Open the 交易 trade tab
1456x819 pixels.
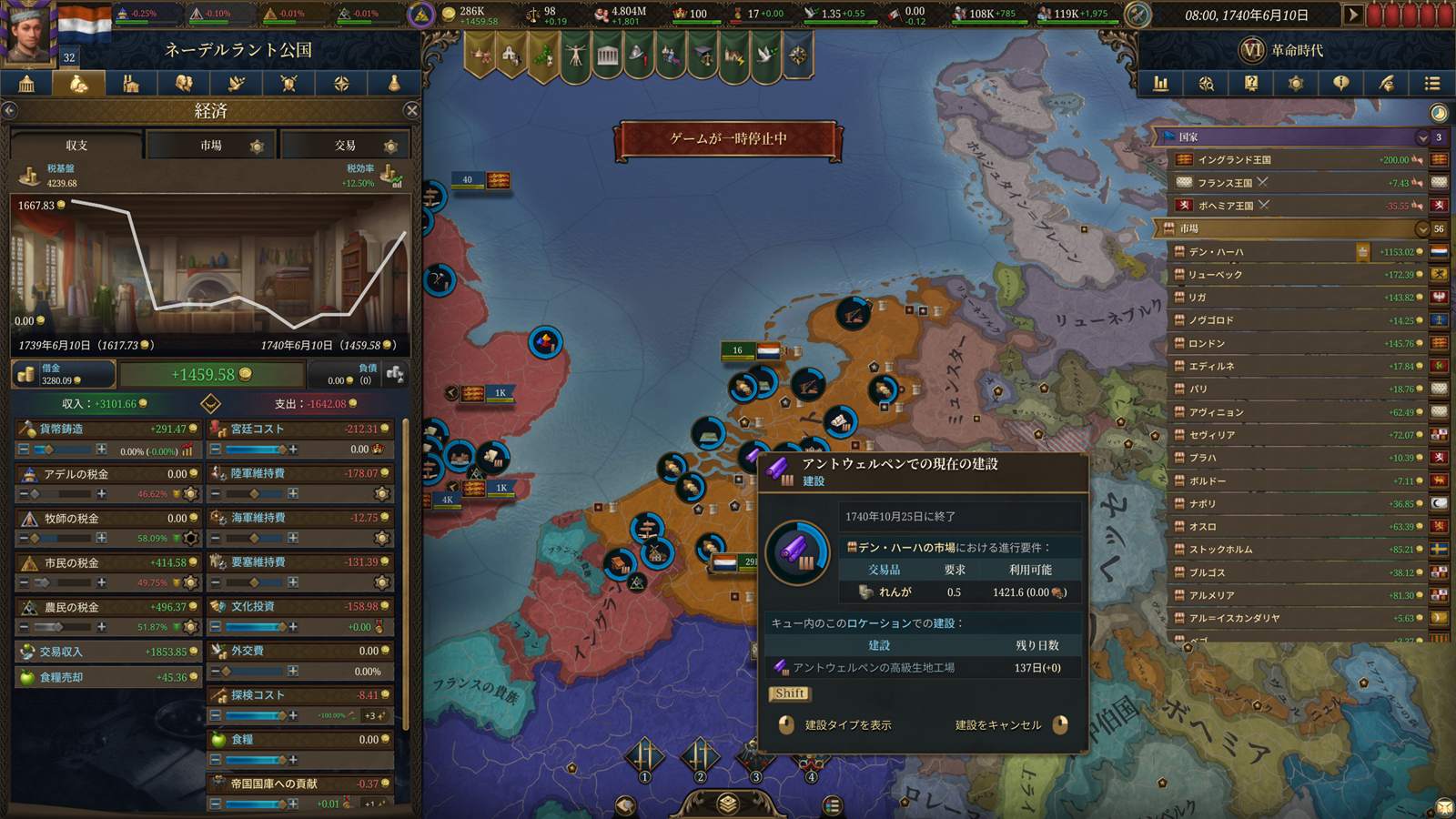(x=345, y=146)
